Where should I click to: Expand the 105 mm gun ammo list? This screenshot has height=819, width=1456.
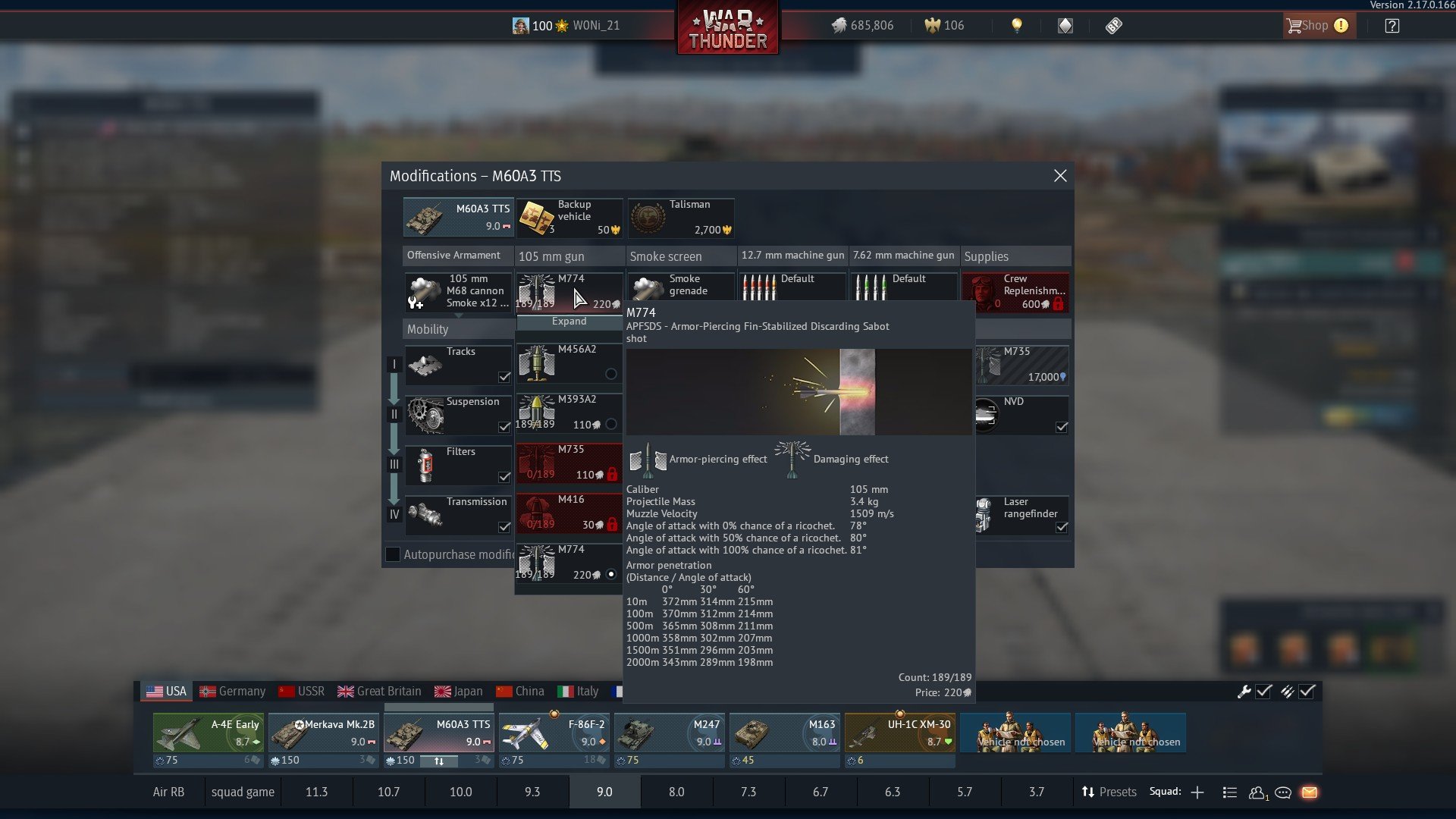pyautogui.click(x=569, y=322)
